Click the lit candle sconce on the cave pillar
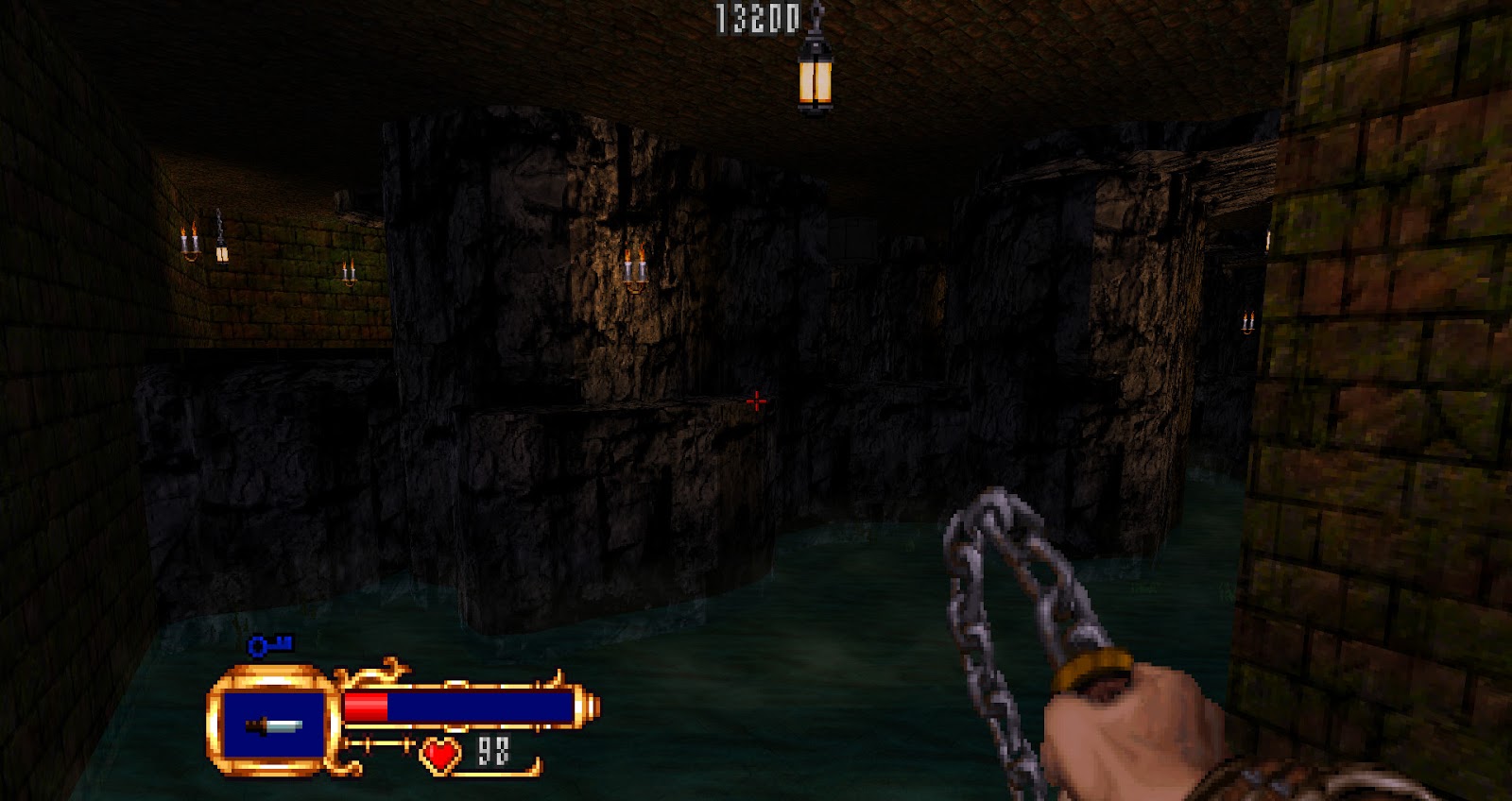The height and width of the screenshot is (801, 1512). point(636,267)
